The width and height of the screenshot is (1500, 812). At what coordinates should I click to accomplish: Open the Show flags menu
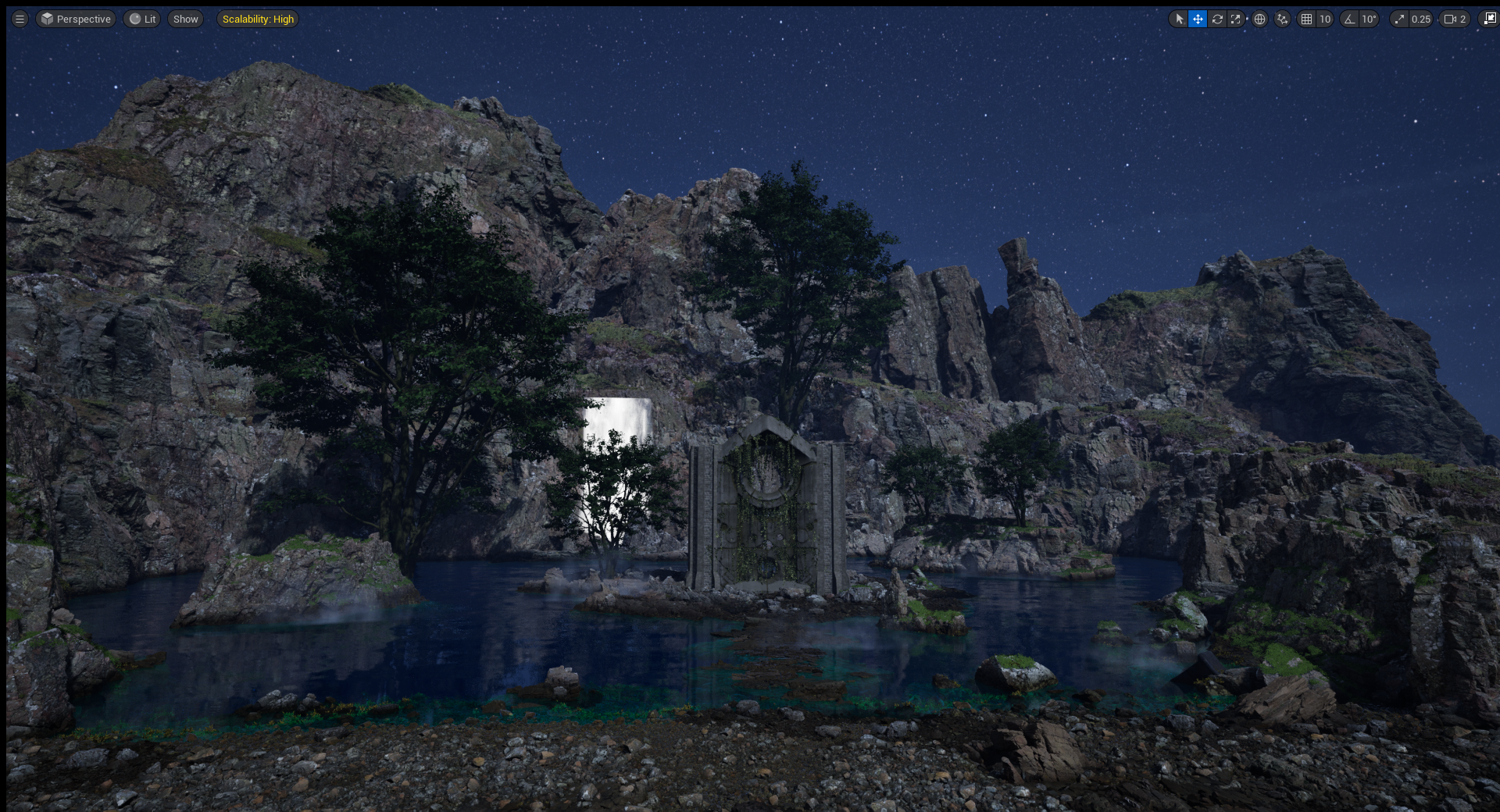coord(185,19)
